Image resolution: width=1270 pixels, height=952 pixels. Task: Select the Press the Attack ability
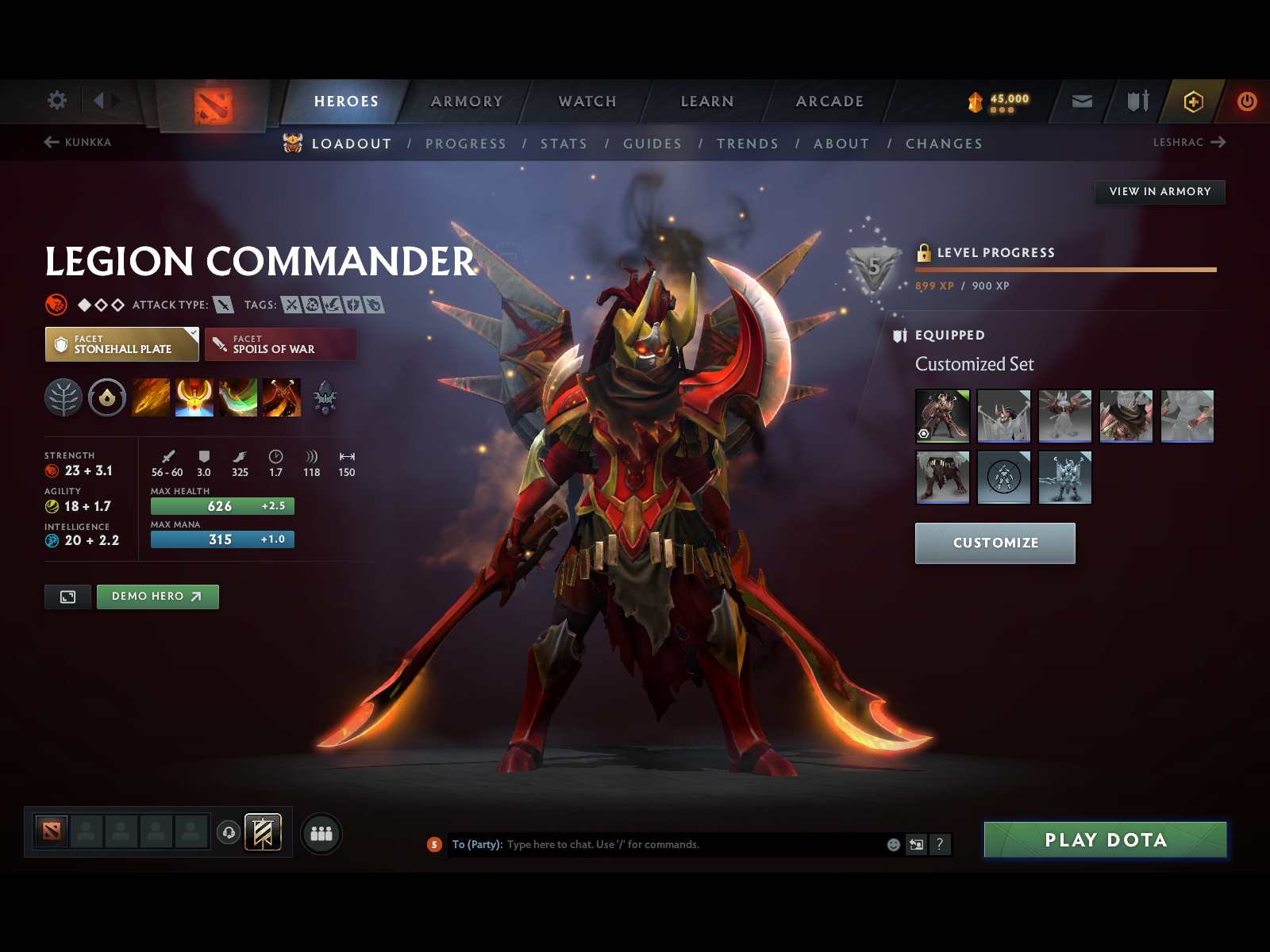pos(194,397)
